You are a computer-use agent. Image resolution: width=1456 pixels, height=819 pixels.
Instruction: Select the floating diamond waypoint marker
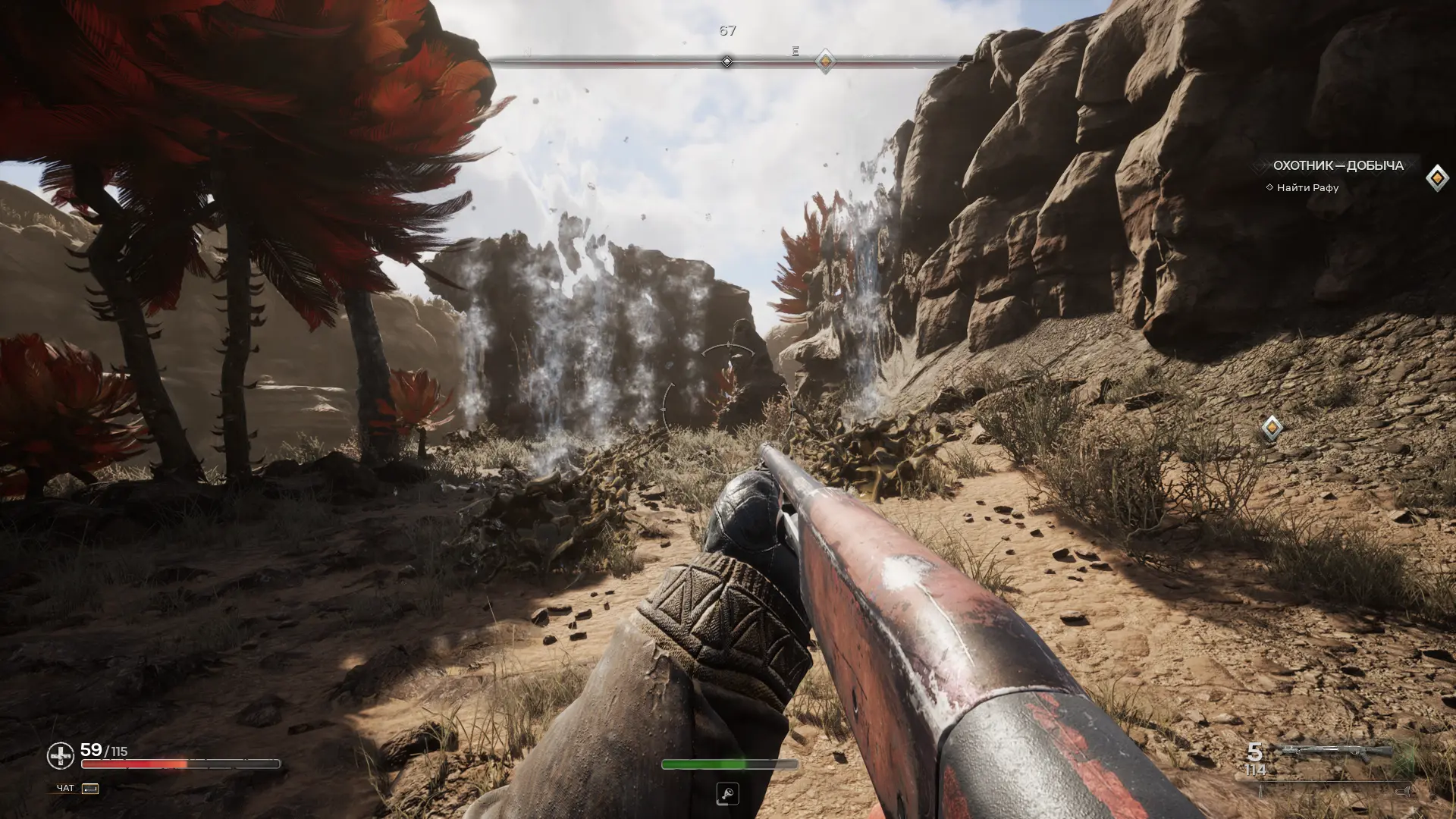(x=1272, y=428)
